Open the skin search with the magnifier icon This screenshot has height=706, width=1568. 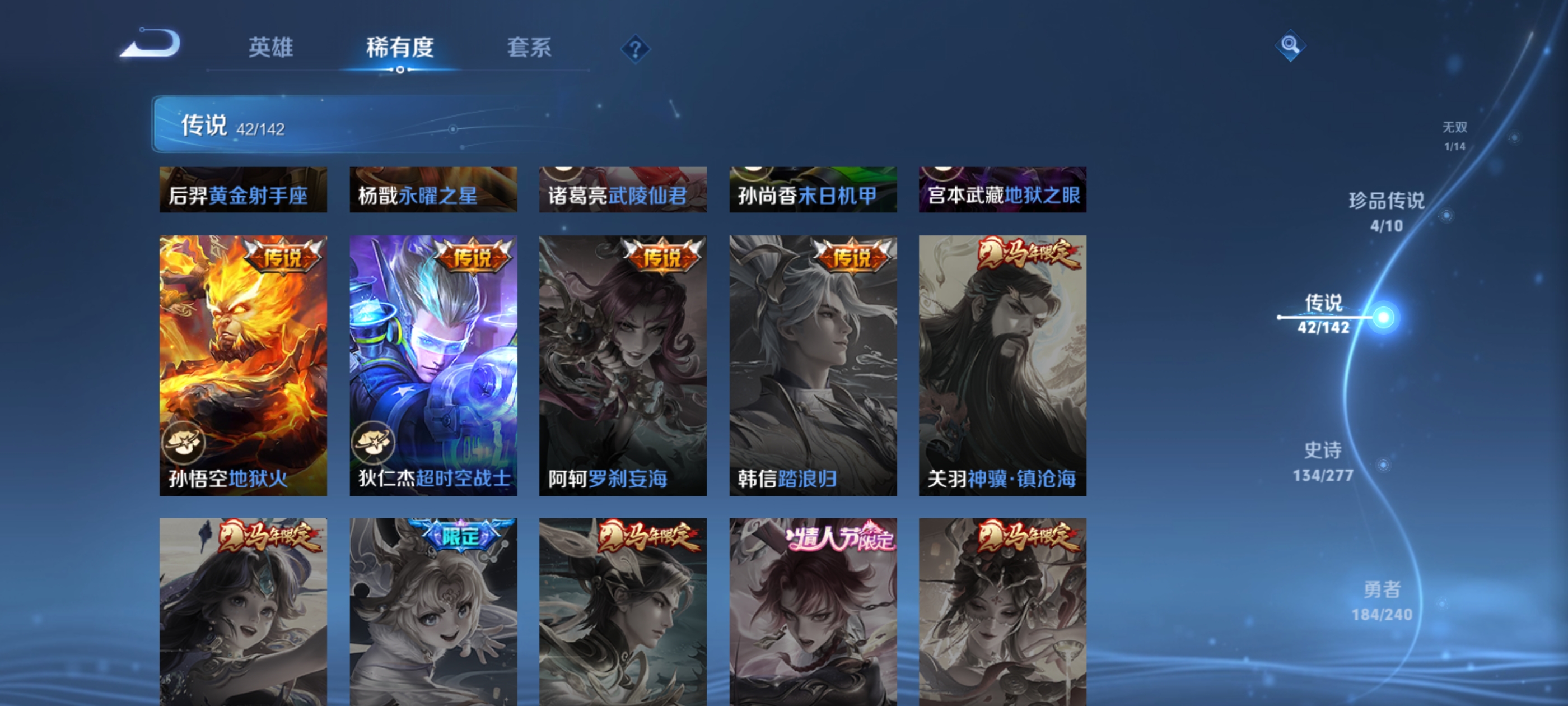click(1290, 46)
